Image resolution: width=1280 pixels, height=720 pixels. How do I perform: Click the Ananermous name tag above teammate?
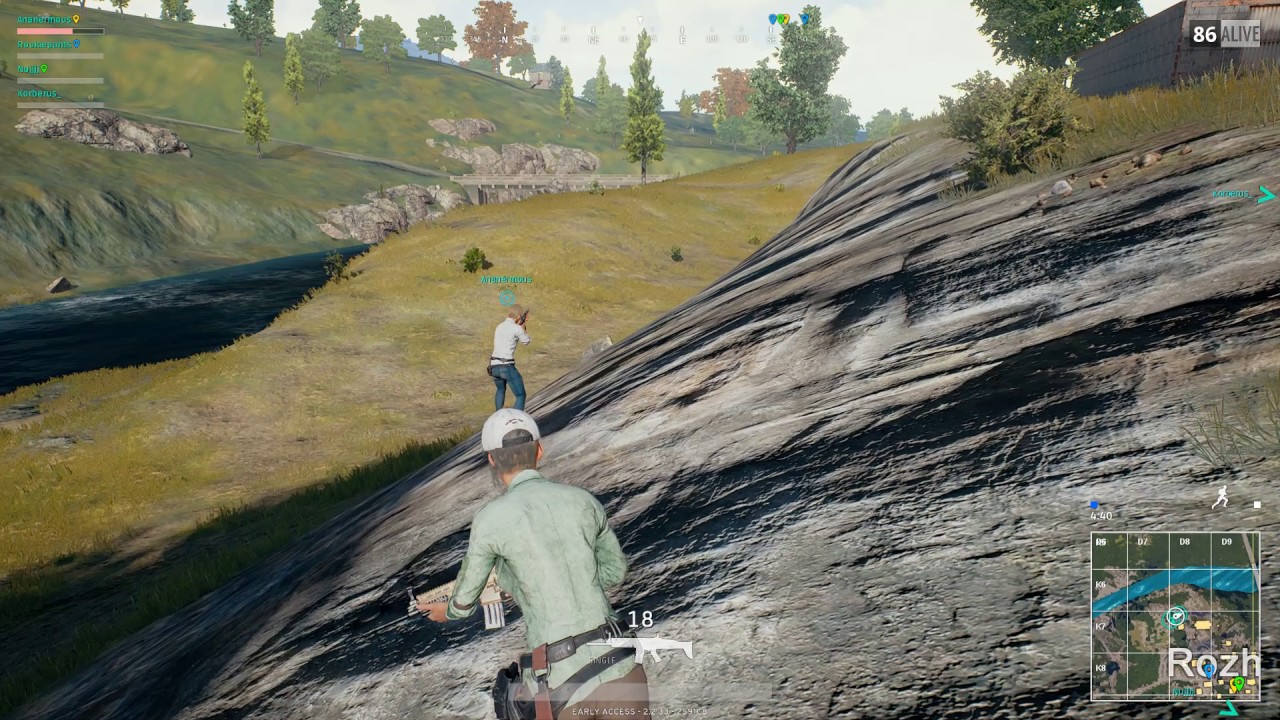pyautogui.click(x=506, y=280)
